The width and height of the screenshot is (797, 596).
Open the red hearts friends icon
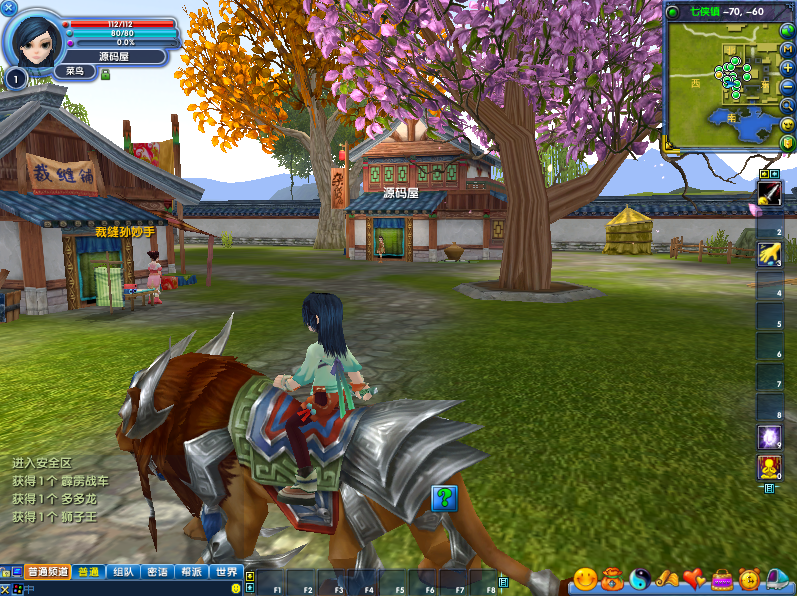point(694,579)
